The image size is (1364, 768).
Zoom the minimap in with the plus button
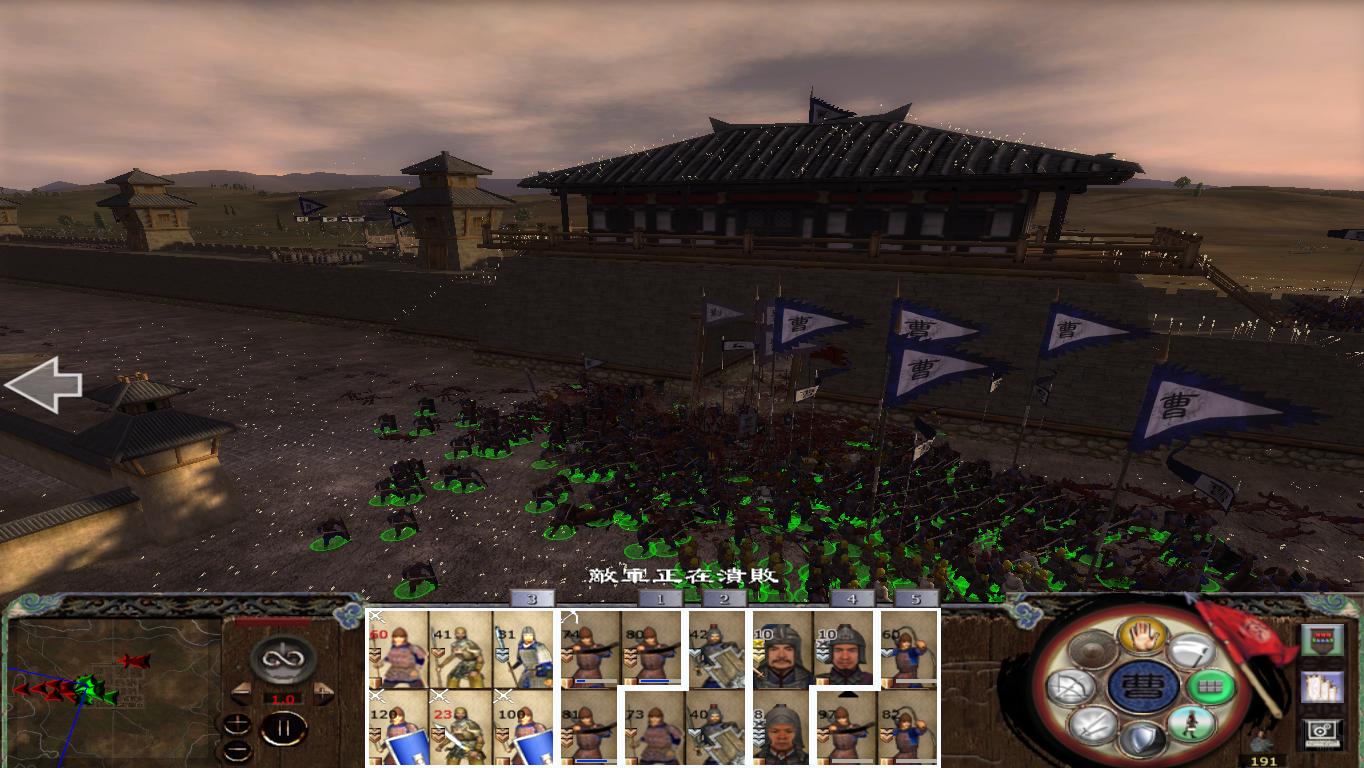238,722
